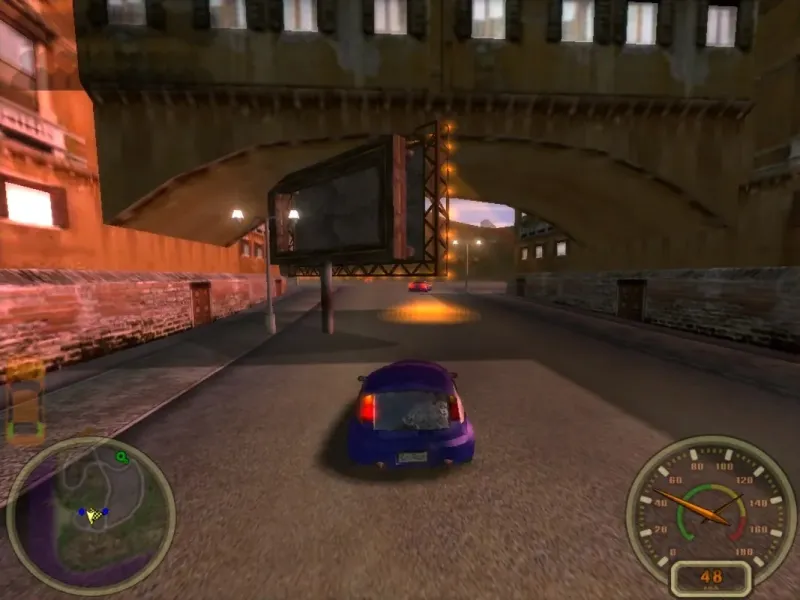Select the green ring marker on the minimap
The width and height of the screenshot is (800, 600).
click(122, 458)
